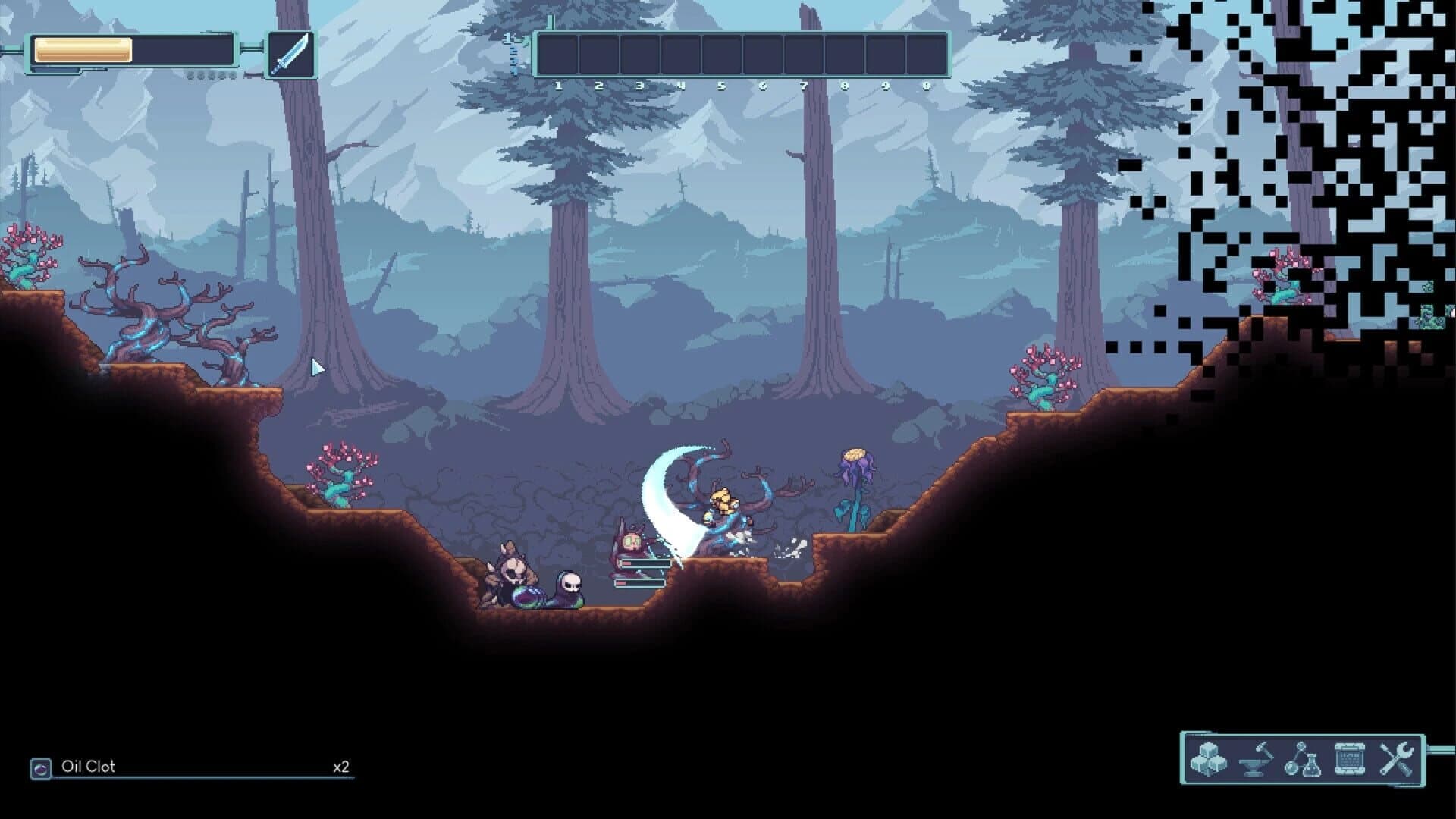Click the equipped sword weapon icon
This screenshot has width=1456, height=819.
pyautogui.click(x=292, y=55)
